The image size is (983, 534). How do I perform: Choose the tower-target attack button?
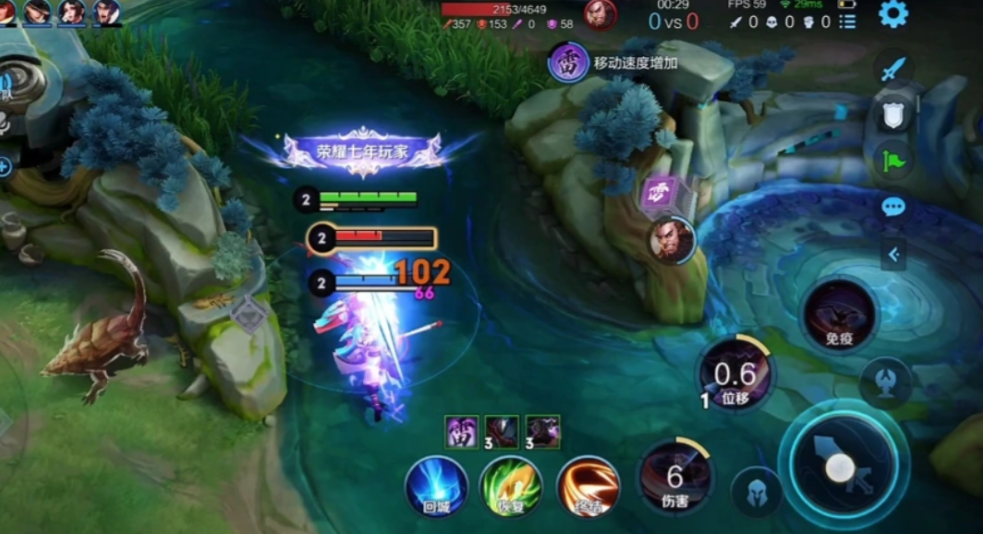coord(885,382)
